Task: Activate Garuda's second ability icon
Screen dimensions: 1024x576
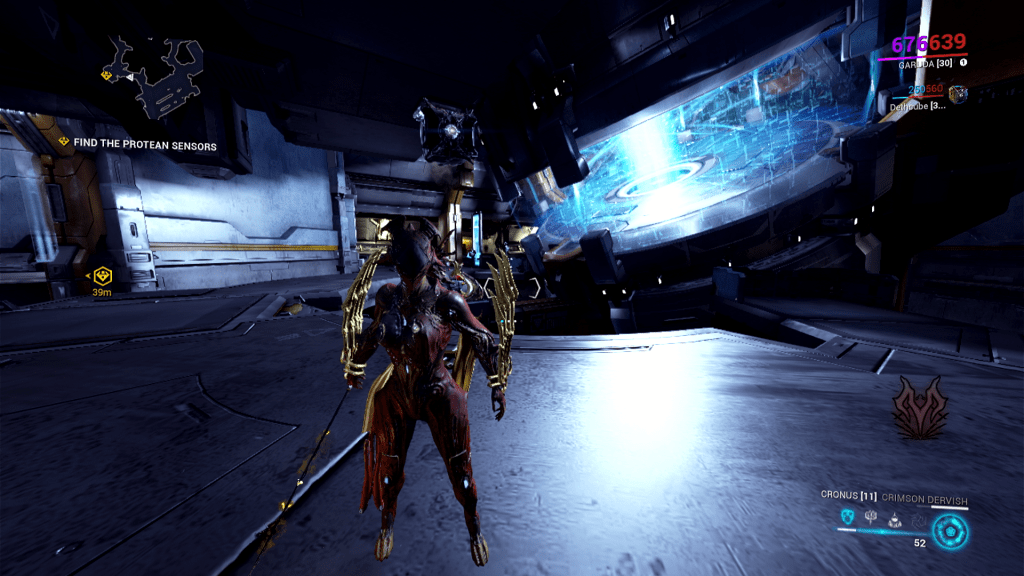Action: tap(870, 517)
